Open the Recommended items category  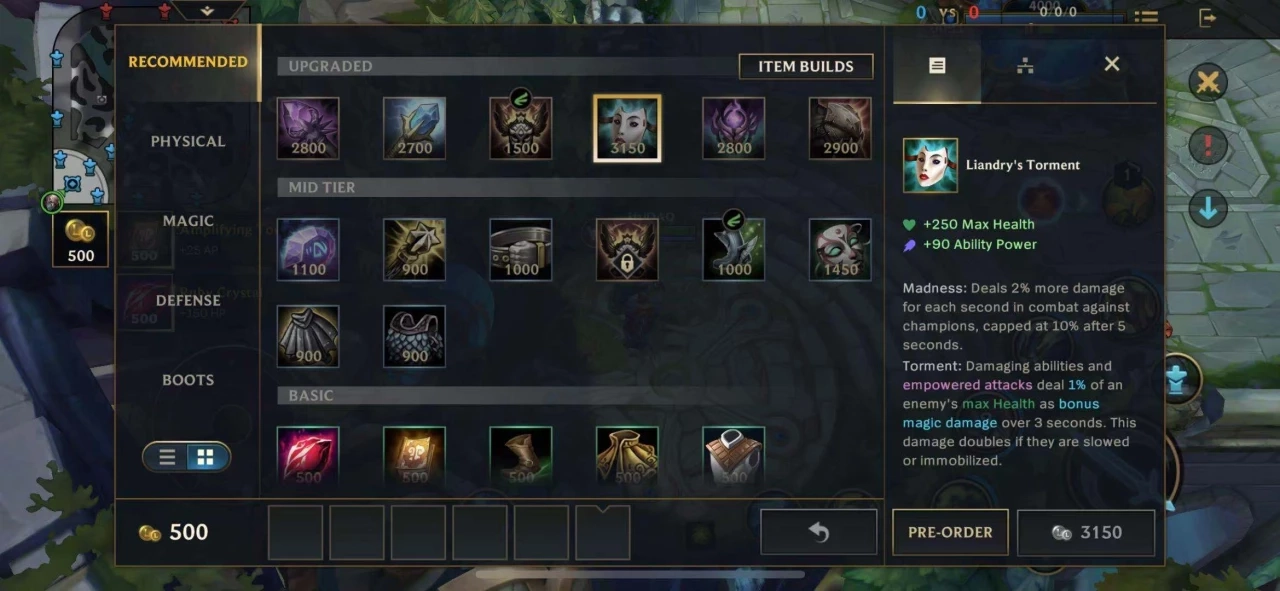point(188,62)
